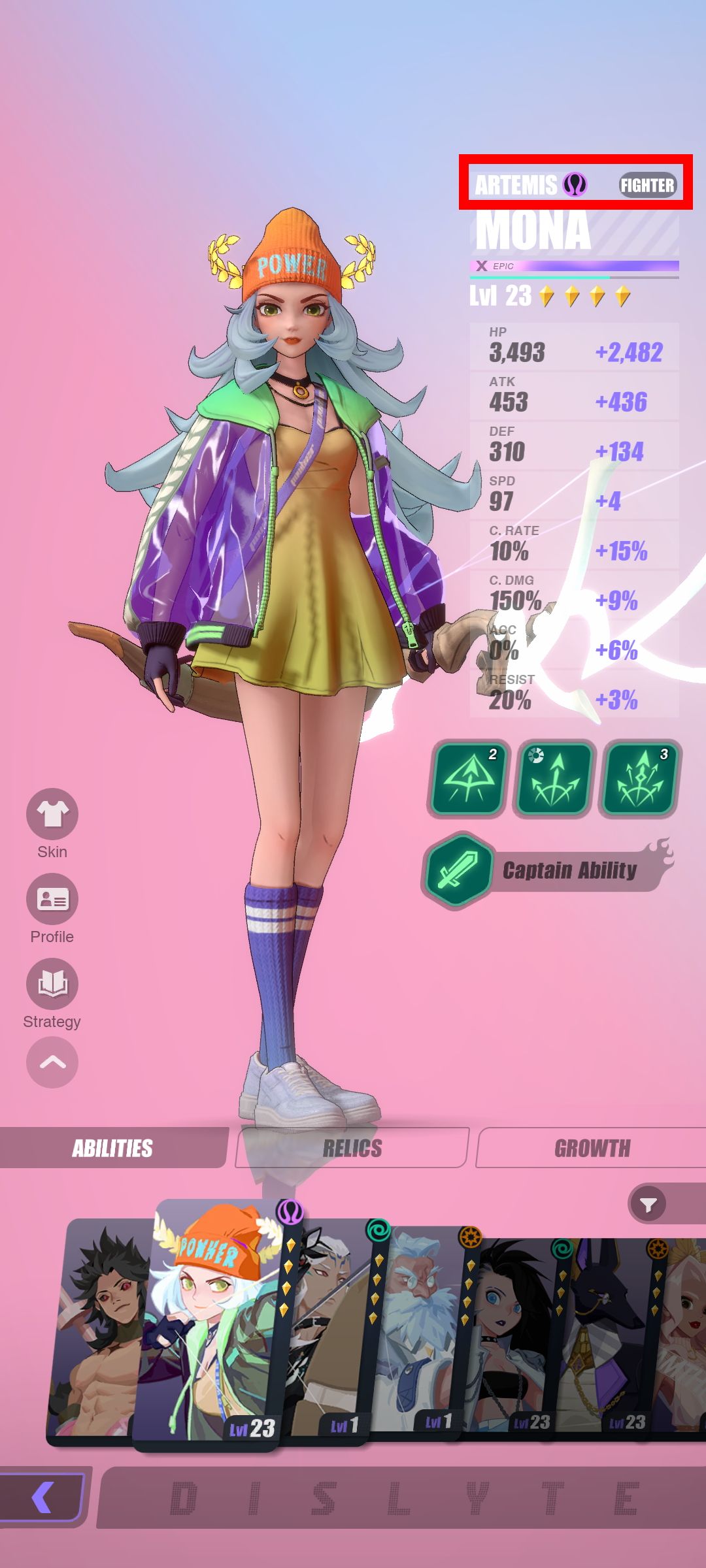Viewport: 706px width, 1568px height.
Task: Tap the purple Artemis element icon
Action: coord(575,185)
